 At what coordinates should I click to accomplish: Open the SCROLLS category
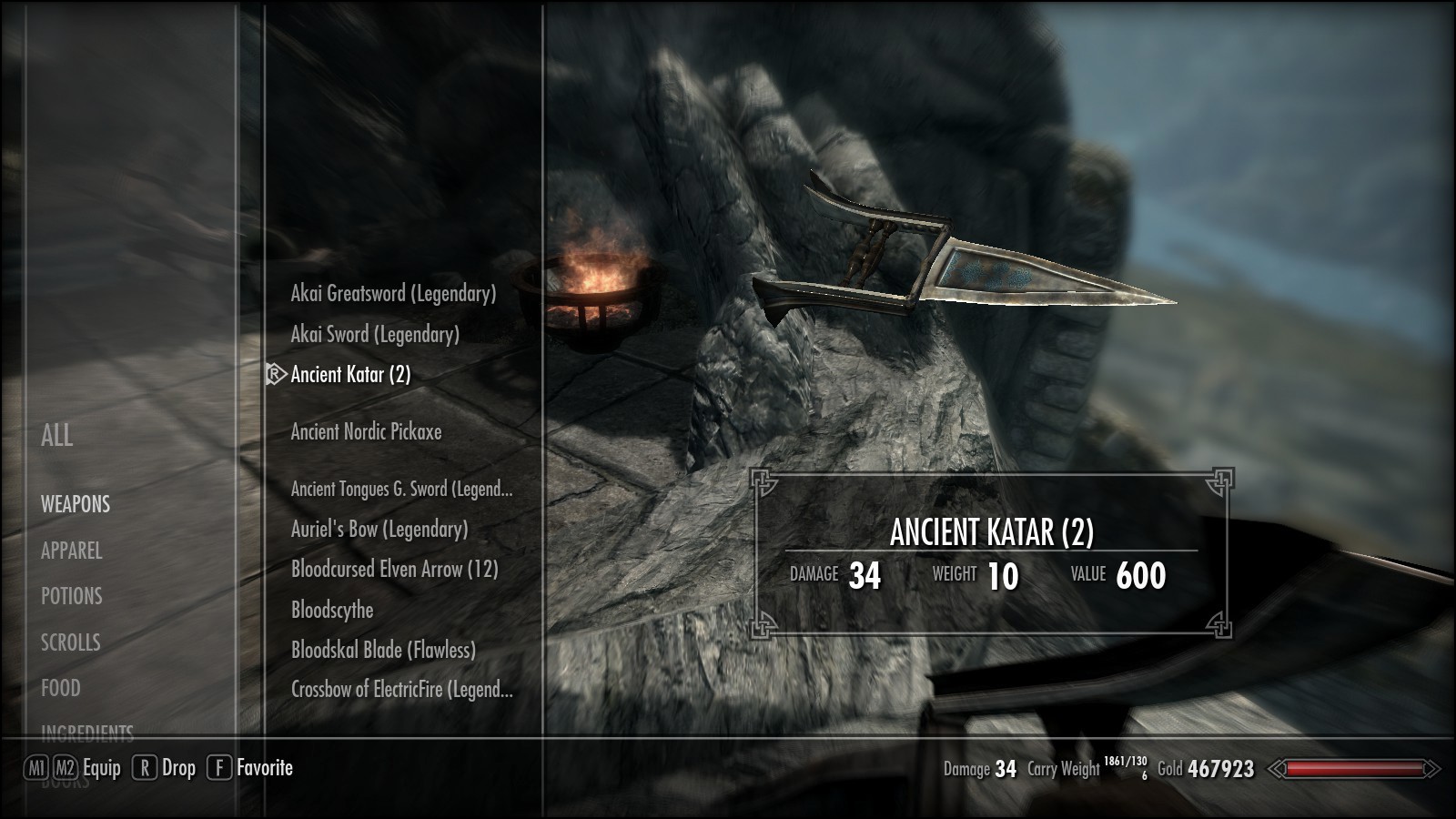68,642
